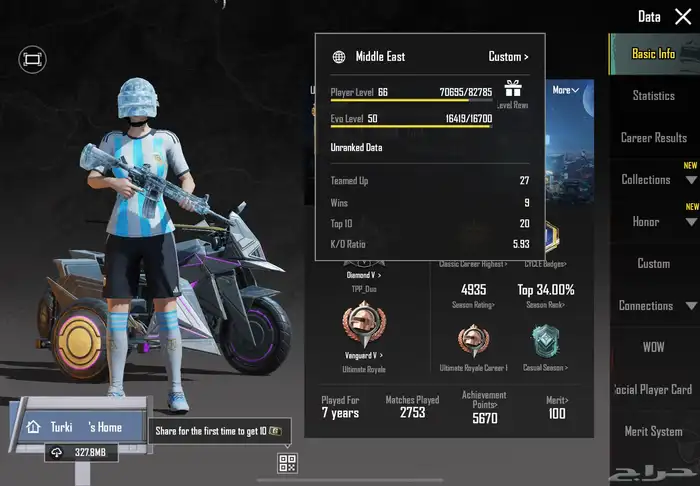Show the Social Player Card
Screen dimensions: 700x486
point(653,389)
